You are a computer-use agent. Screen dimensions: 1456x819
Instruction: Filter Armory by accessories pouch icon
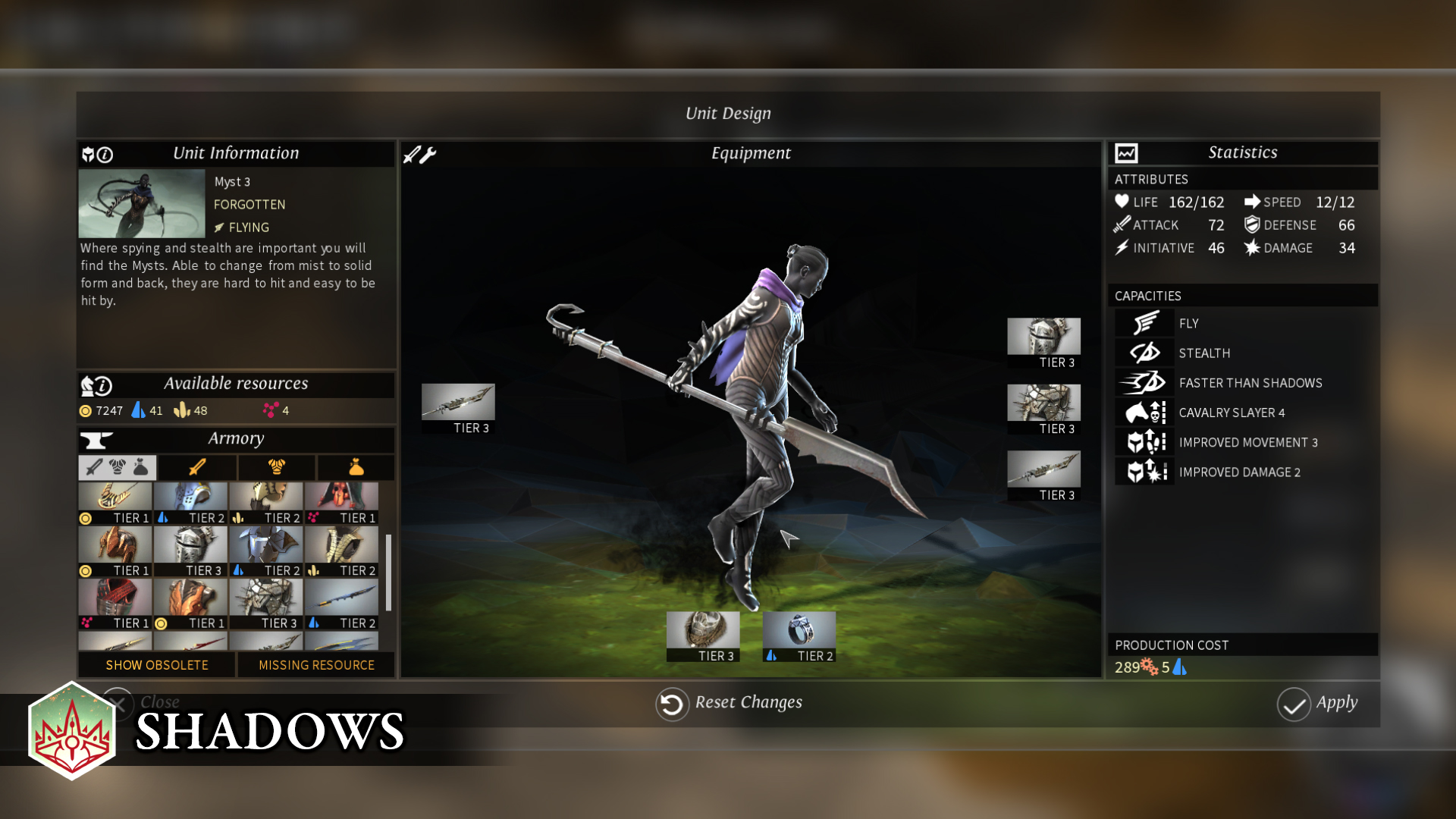(355, 467)
